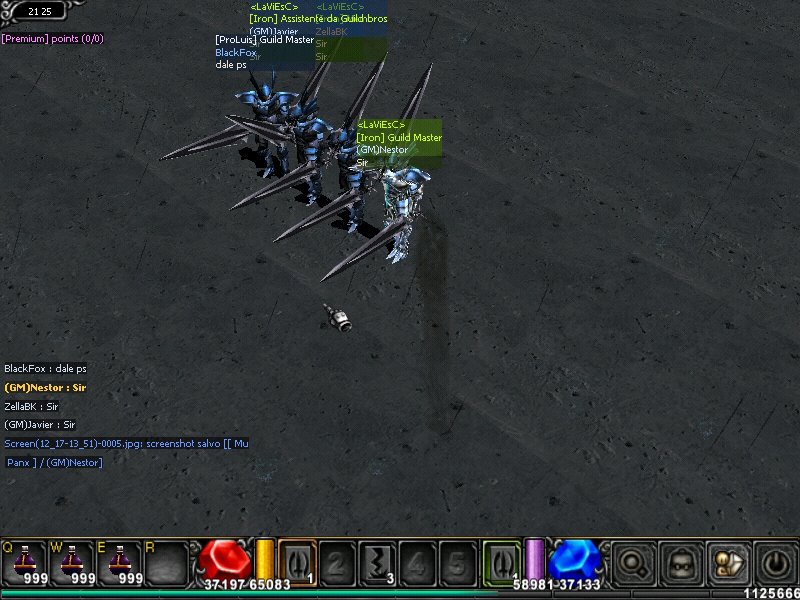Click the power icon system menu button
Screen dimensions: 800x600
[x=774, y=564]
